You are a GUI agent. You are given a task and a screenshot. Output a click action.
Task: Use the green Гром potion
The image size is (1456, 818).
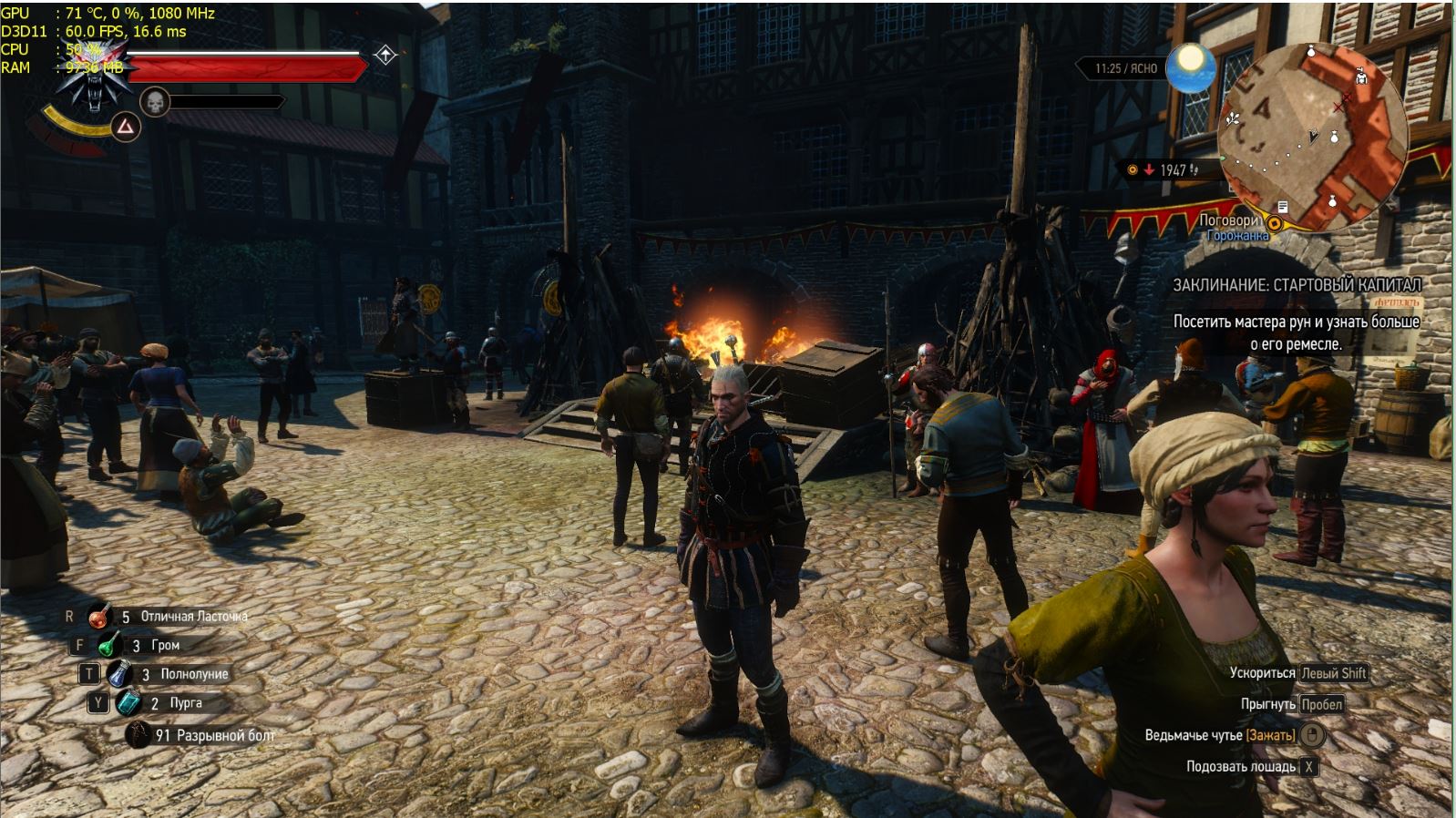[109, 645]
